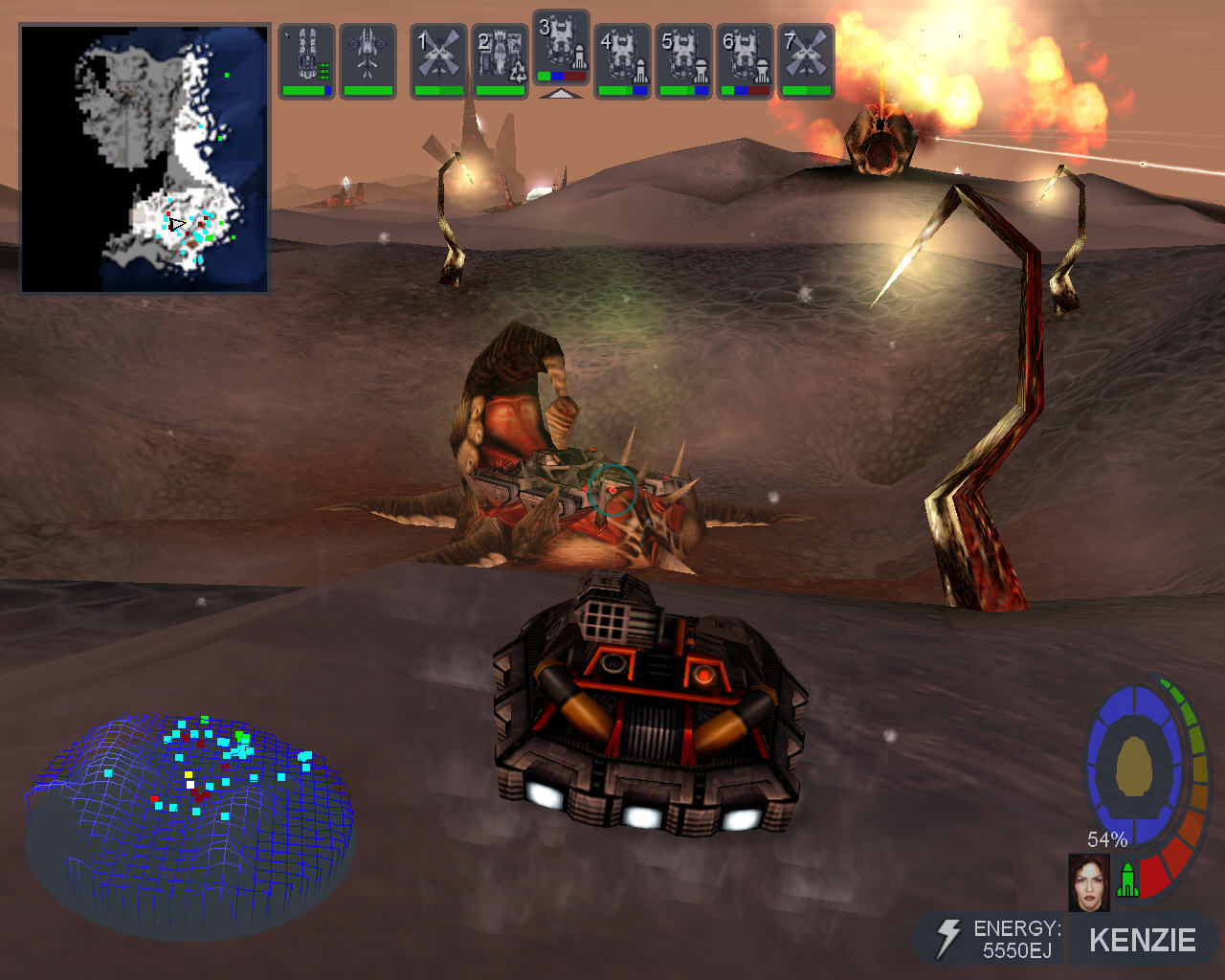The image size is (1225, 980).
Task: Click the KENZIE name panel
Action: tap(1142, 940)
